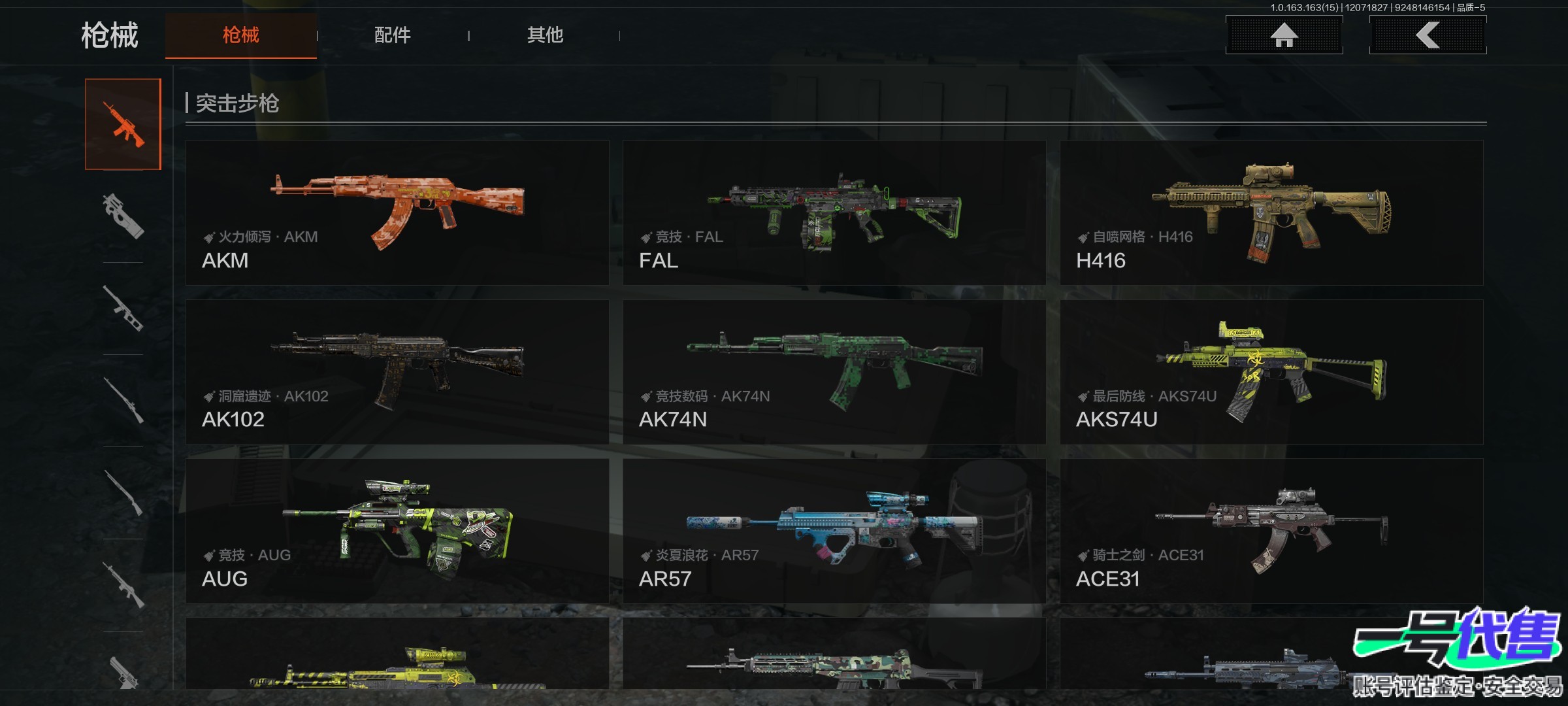Click the back arrow button
This screenshot has width=1568, height=706.
pyautogui.click(x=1428, y=35)
